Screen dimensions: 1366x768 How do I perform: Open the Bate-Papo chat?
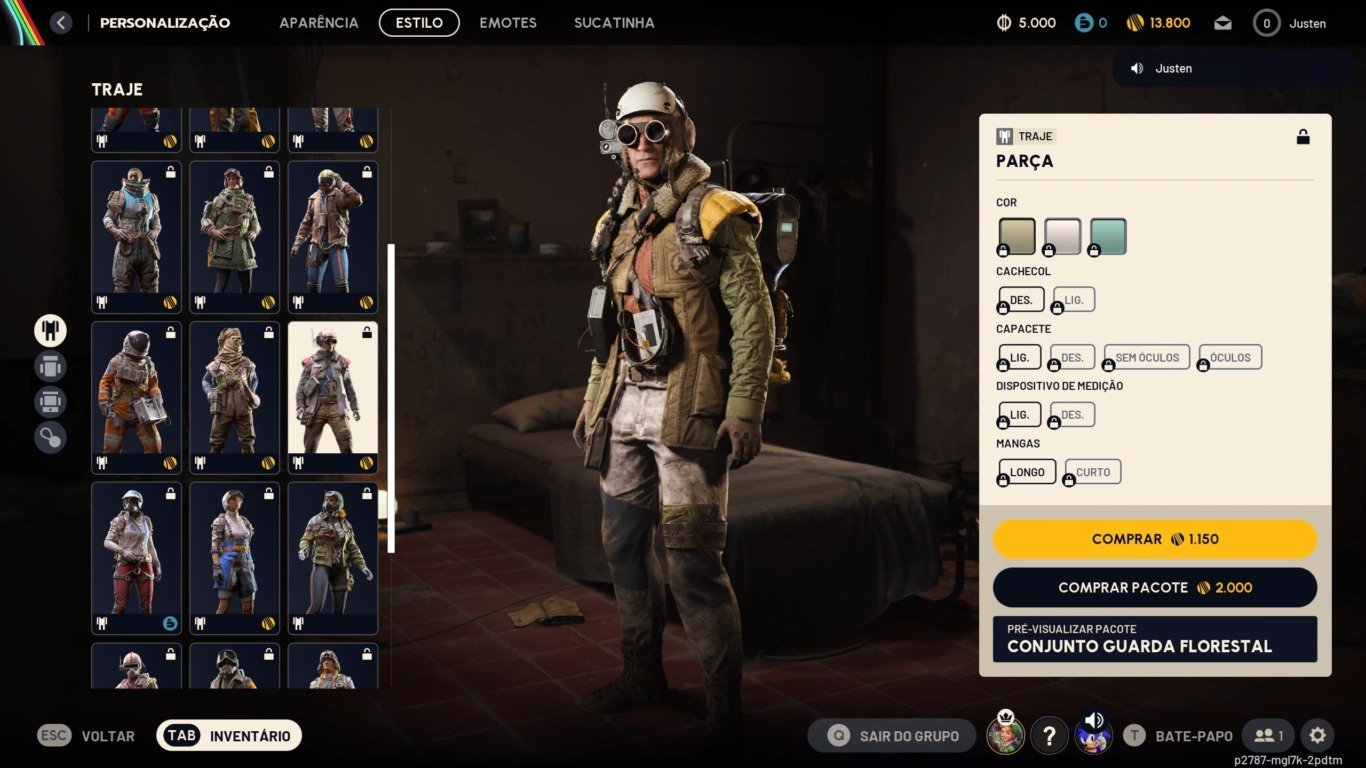pos(1179,736)
